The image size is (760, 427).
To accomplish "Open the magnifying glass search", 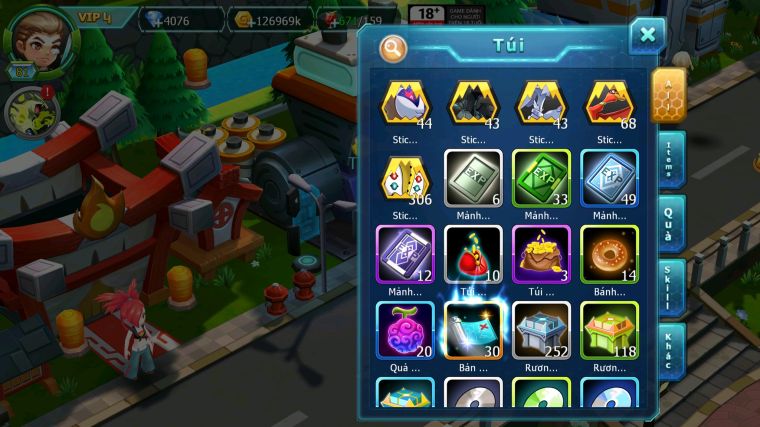I will tap(394, 47).
